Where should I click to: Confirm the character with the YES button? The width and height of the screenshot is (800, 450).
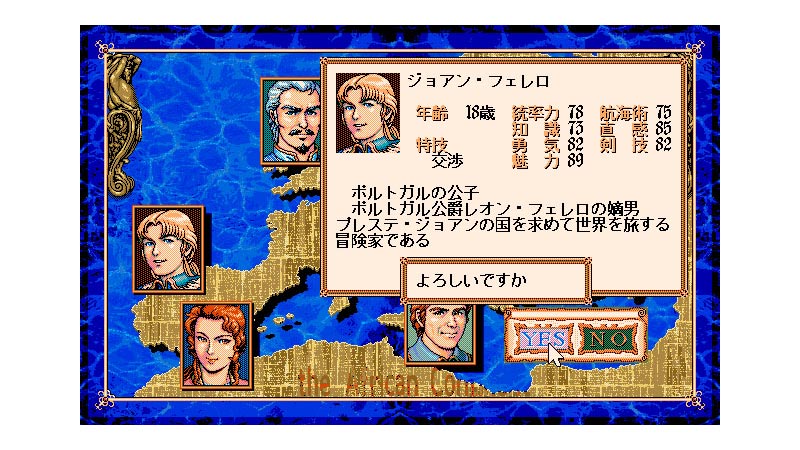pos(543,338)
